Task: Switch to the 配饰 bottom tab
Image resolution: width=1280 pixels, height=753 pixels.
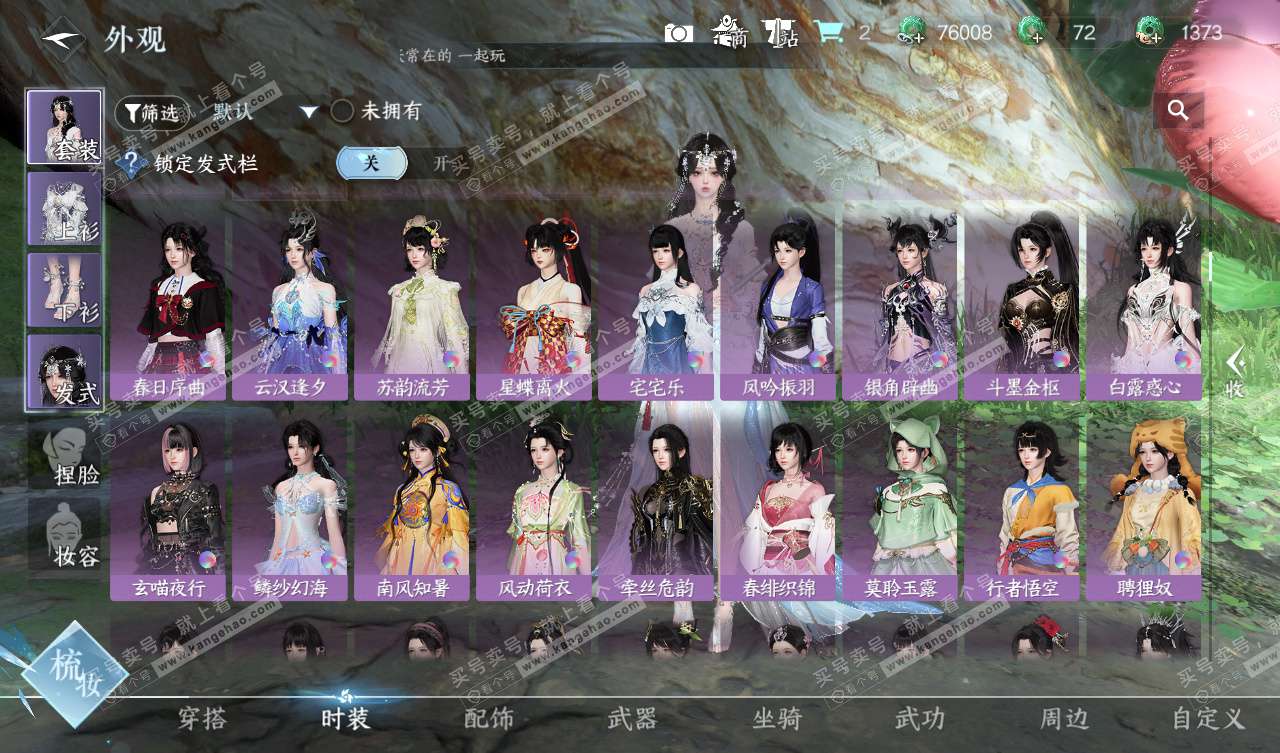Action: pos(489,718)
